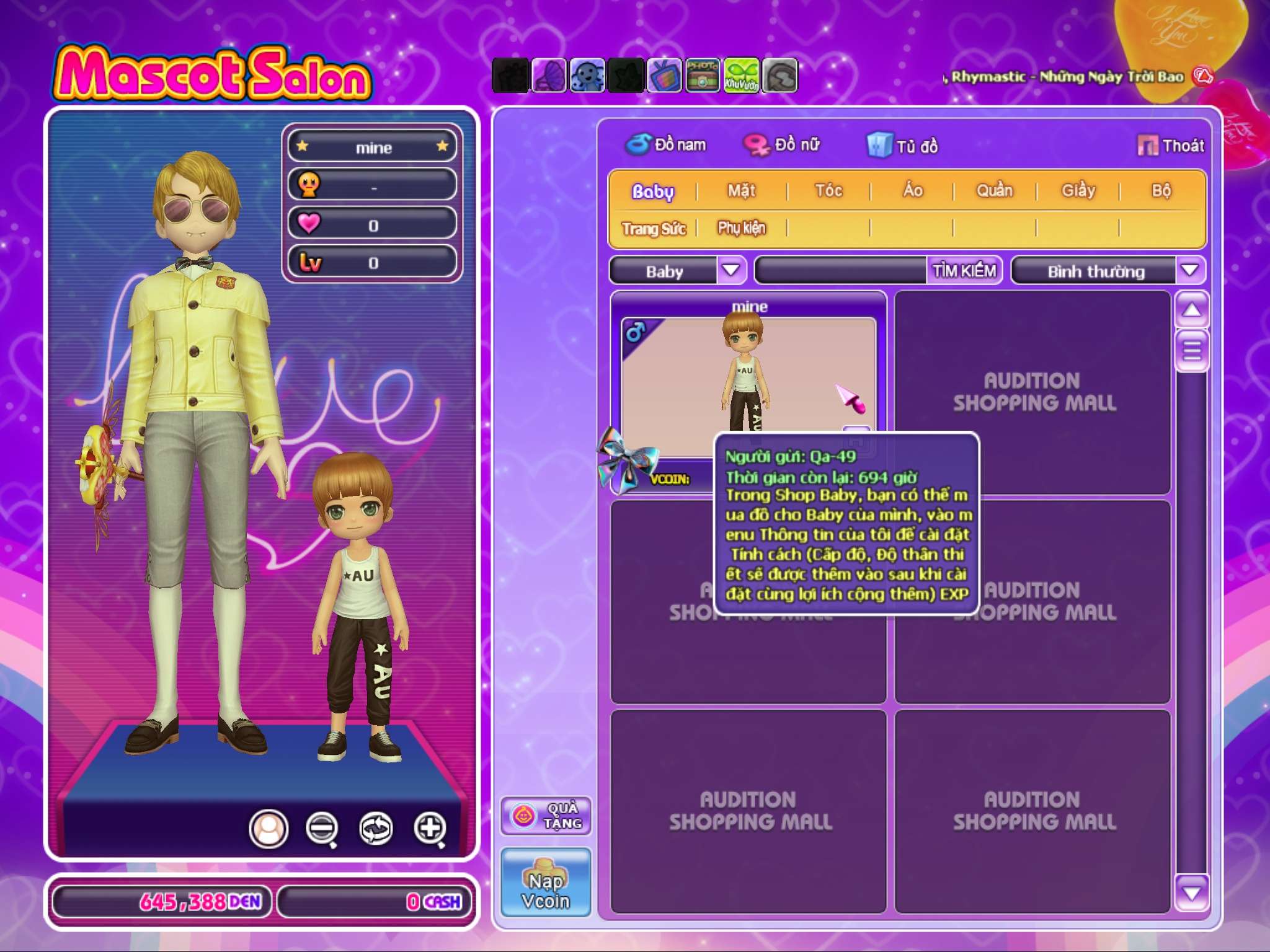Open the Tủ đồ wardrobe
The image size is (1270, 952).
[903, 146]
